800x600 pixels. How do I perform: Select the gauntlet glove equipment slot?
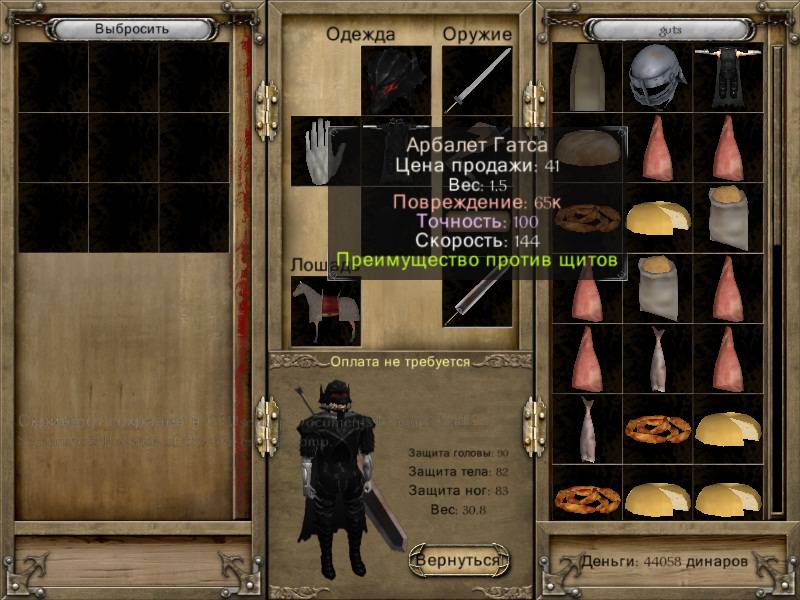324,151
